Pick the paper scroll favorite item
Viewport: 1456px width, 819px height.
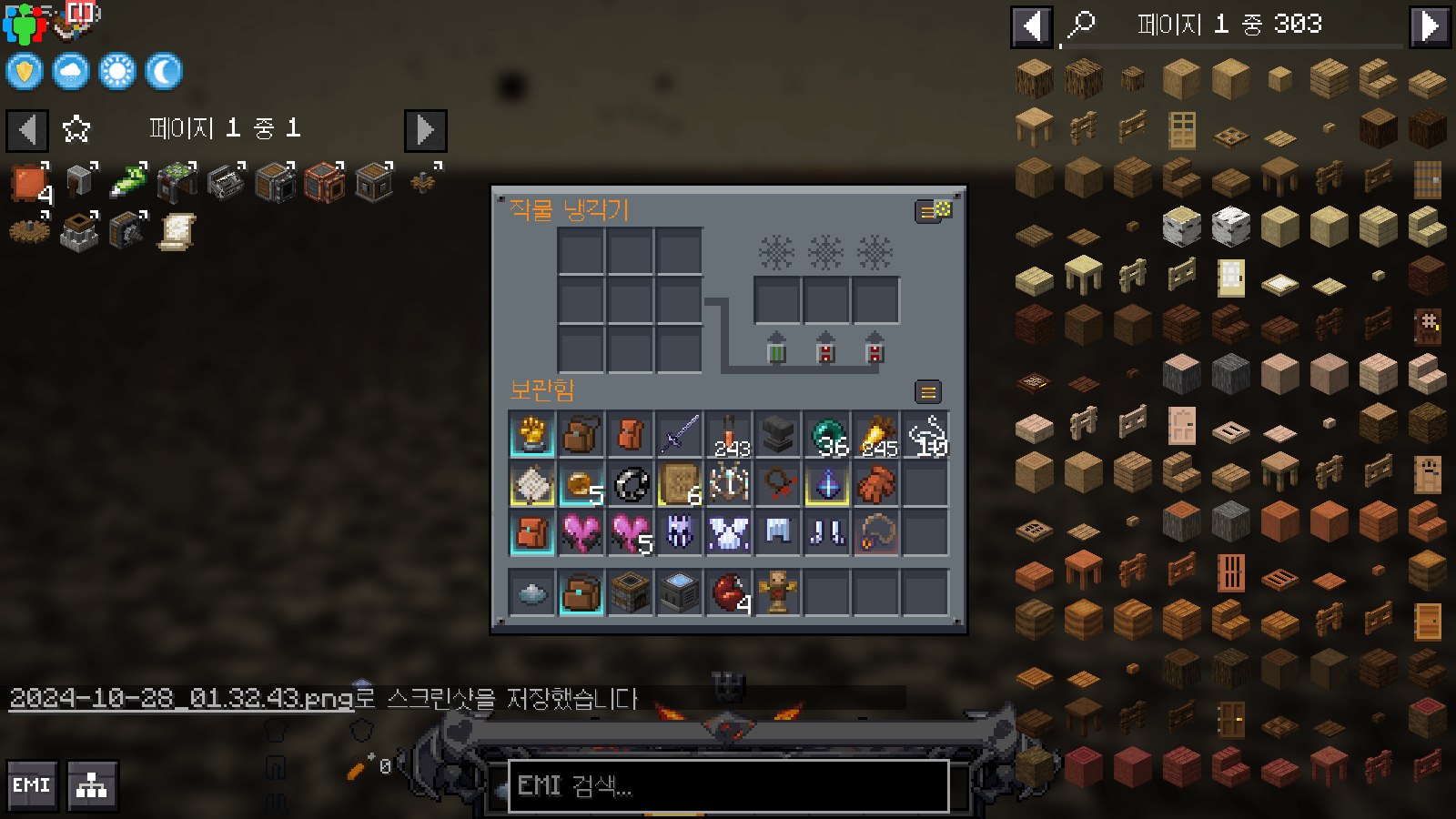click(177, 231)
